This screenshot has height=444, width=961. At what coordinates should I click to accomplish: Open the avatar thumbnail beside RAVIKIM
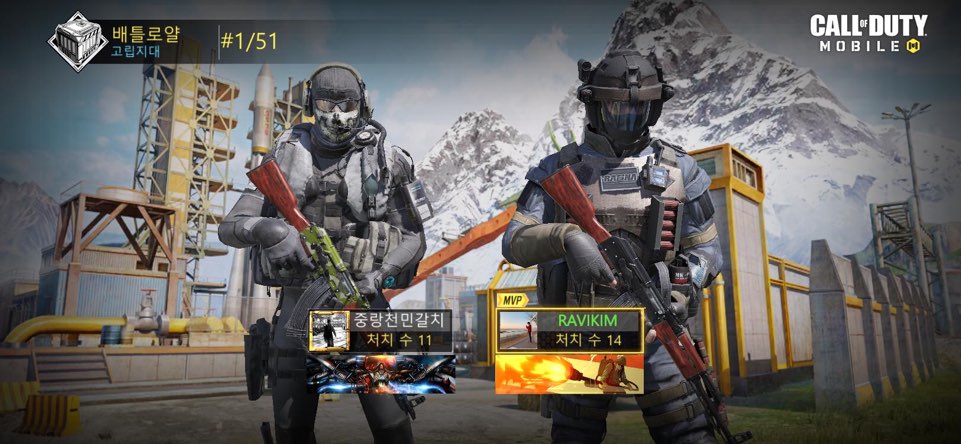(x=516, y=331)
